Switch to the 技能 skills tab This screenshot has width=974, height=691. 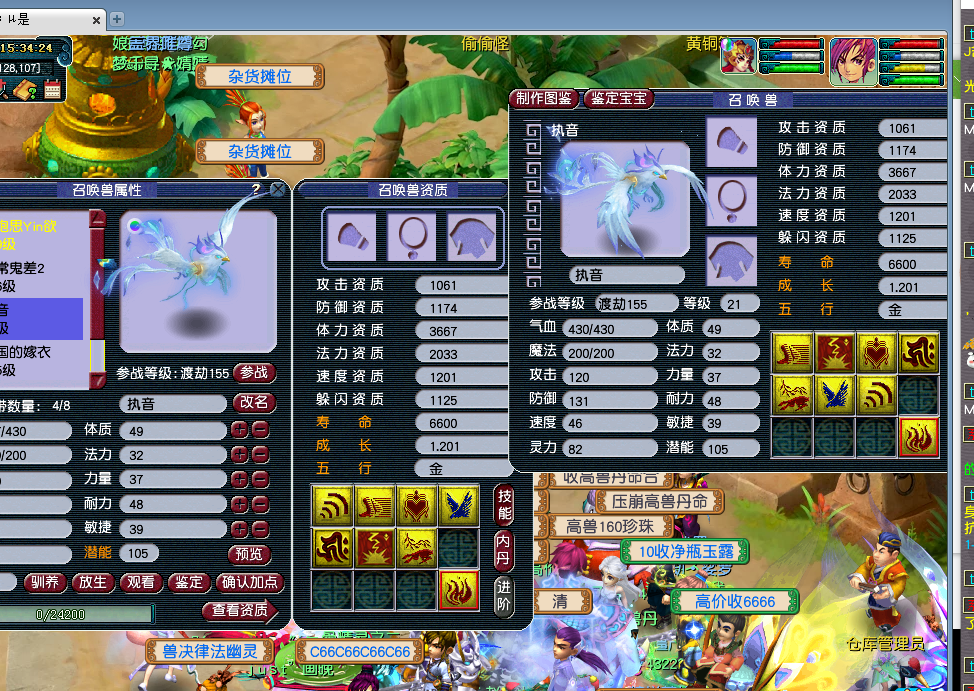click(x=505, y=505)
